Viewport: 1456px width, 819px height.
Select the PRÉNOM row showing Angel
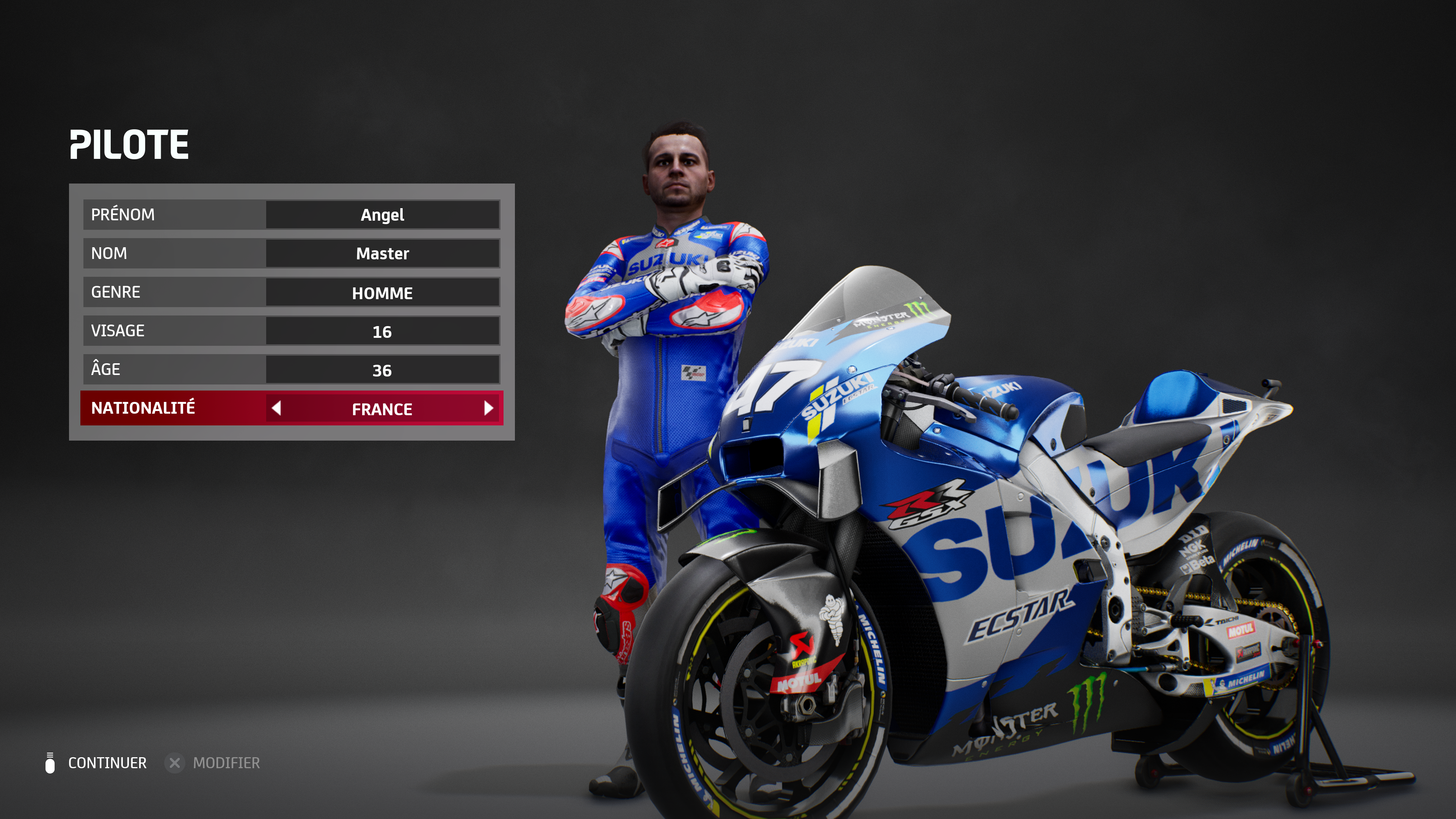pos(291,215)
